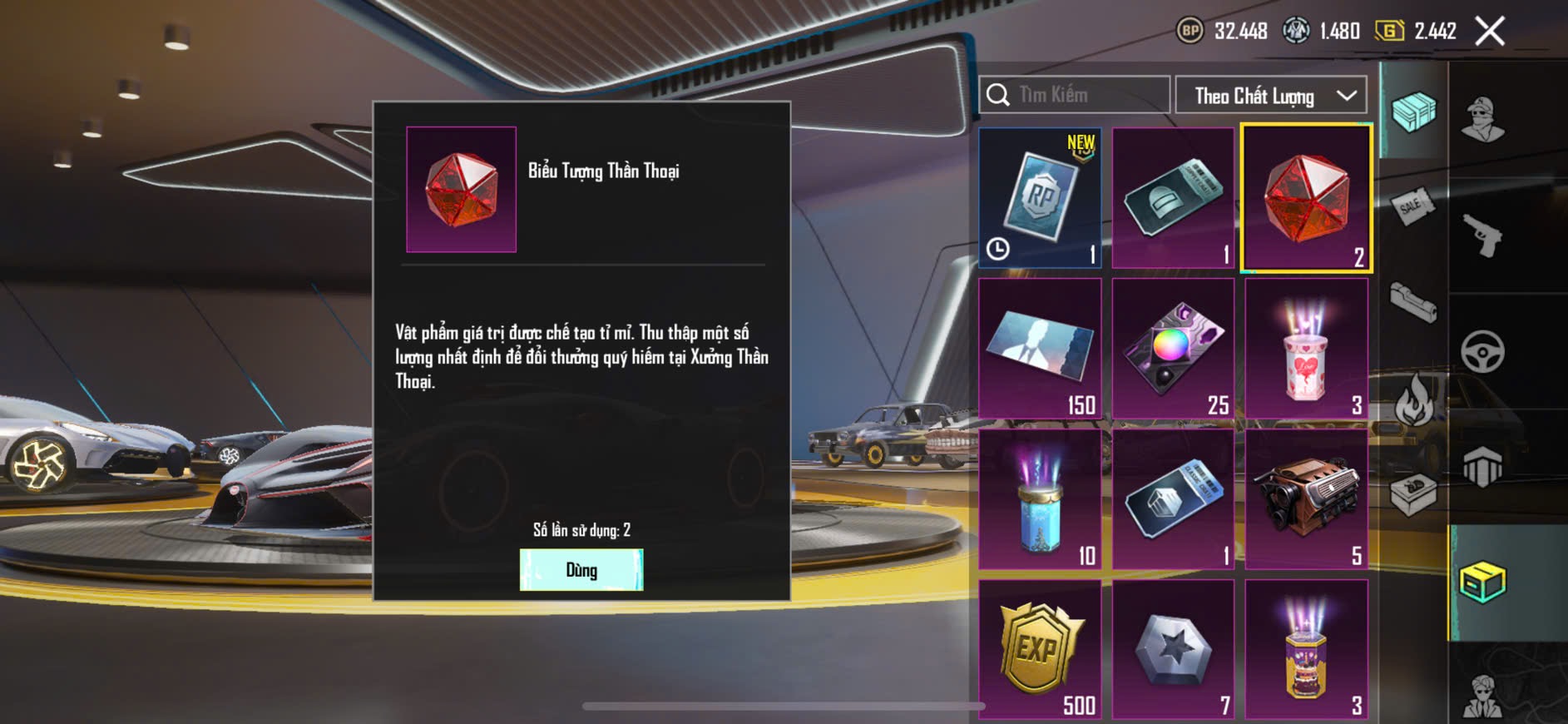
Task: Open the steering wheel vehicles tab
Action: pyautogui.click(x=1482, y=351)
